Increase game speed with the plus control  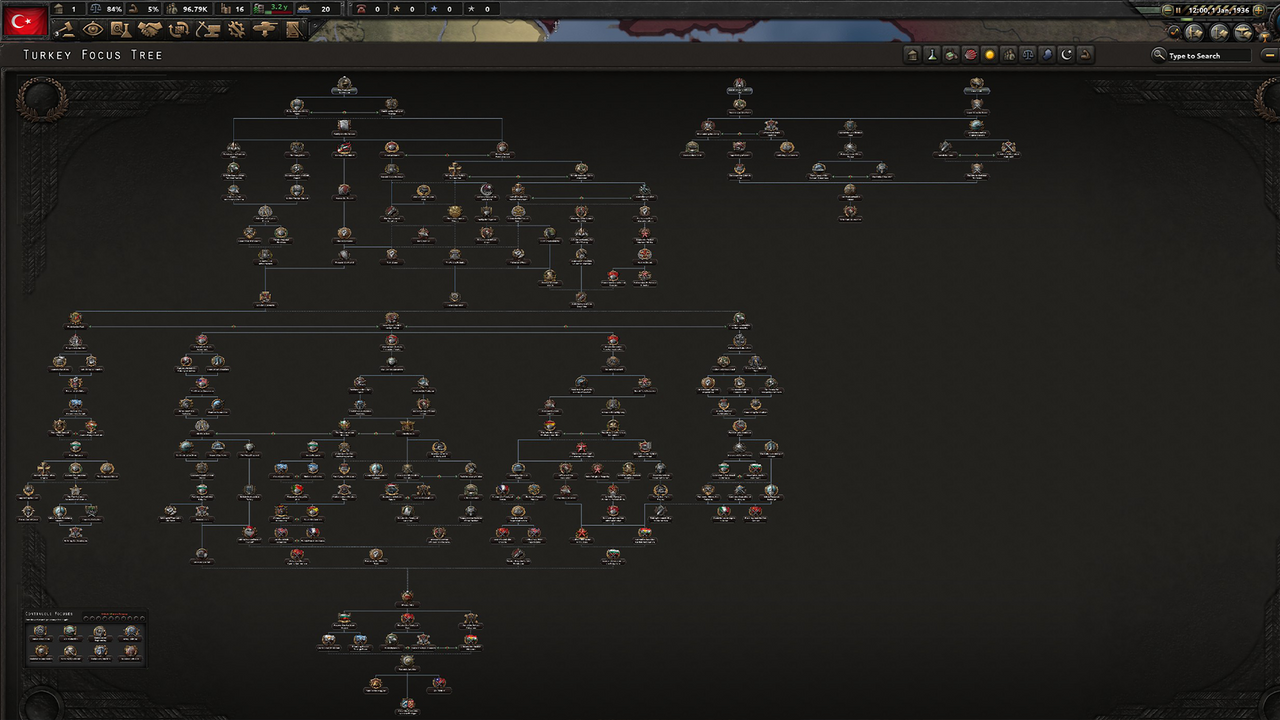[x=1258, y=10]
